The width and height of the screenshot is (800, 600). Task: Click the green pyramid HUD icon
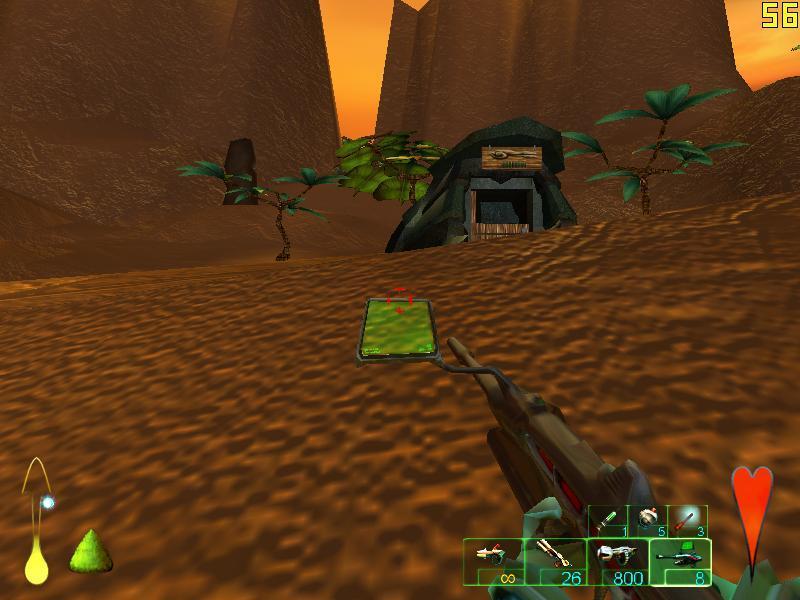point(90,550)
